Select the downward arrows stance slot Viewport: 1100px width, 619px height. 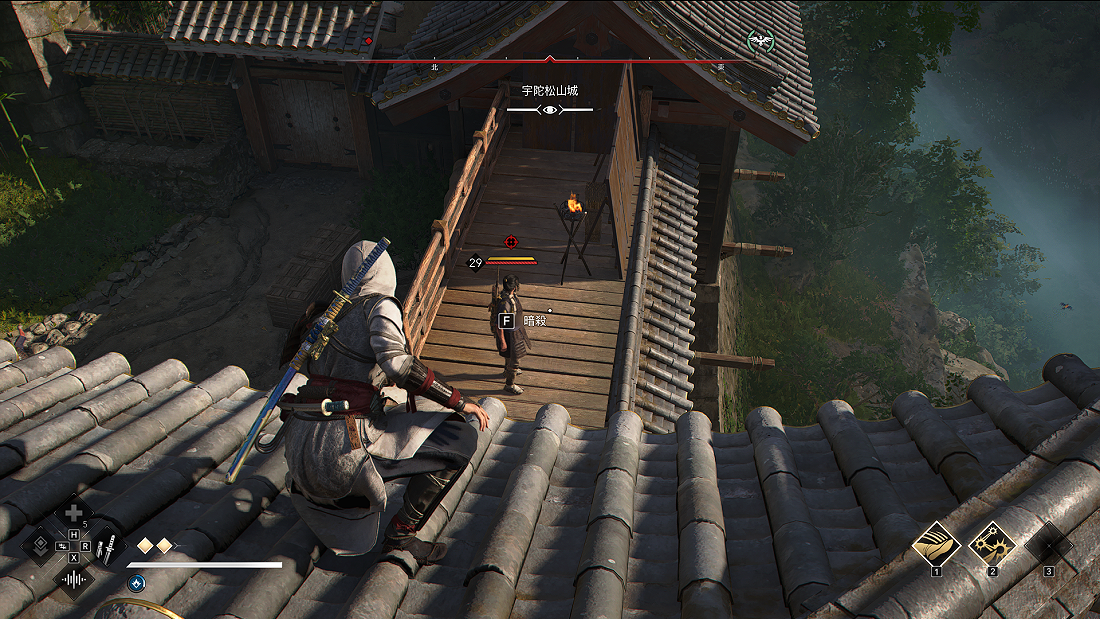pos(40,546)
